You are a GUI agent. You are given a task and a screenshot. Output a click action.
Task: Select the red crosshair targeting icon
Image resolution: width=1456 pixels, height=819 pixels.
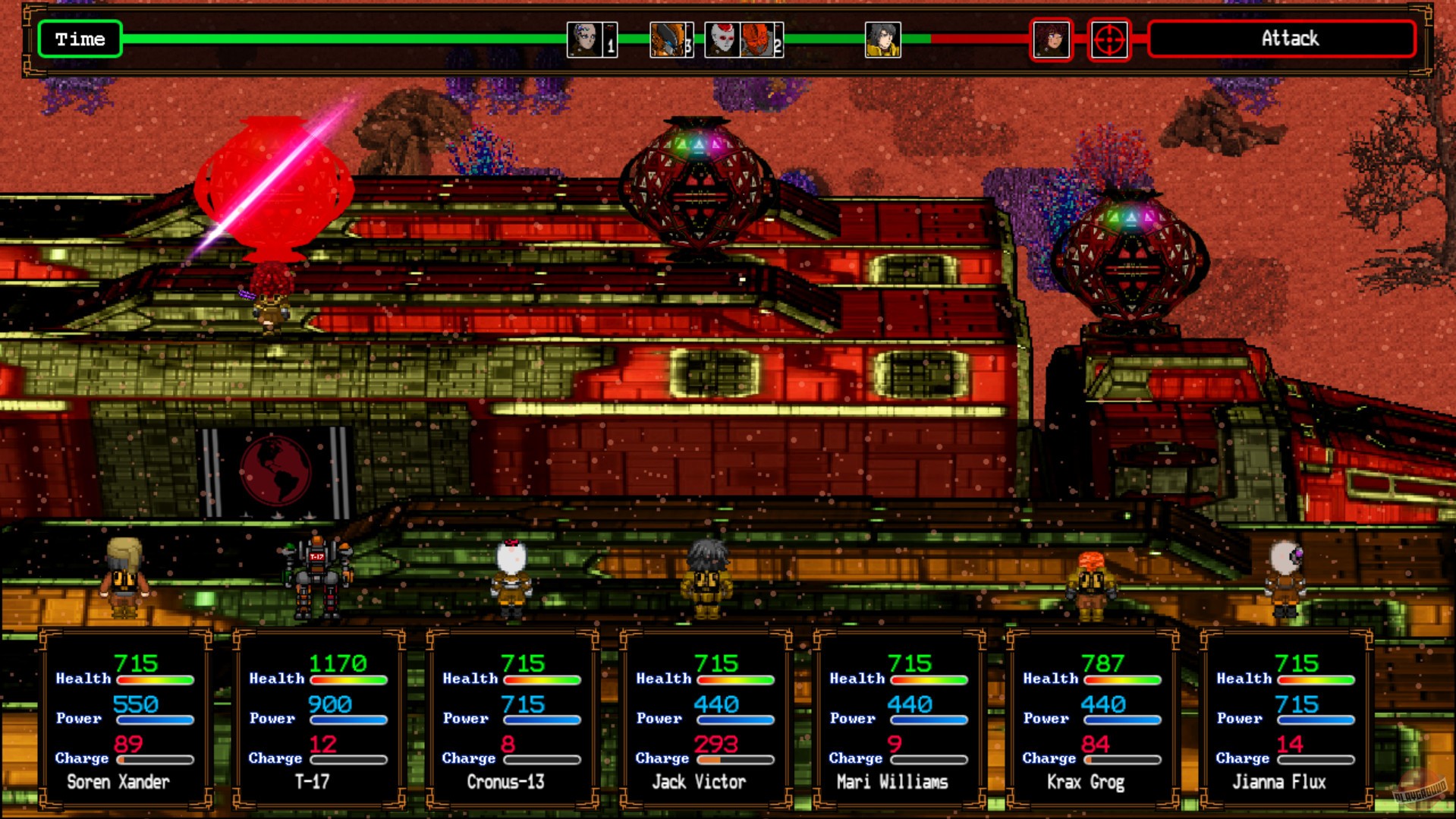(x=1109, y=39)
